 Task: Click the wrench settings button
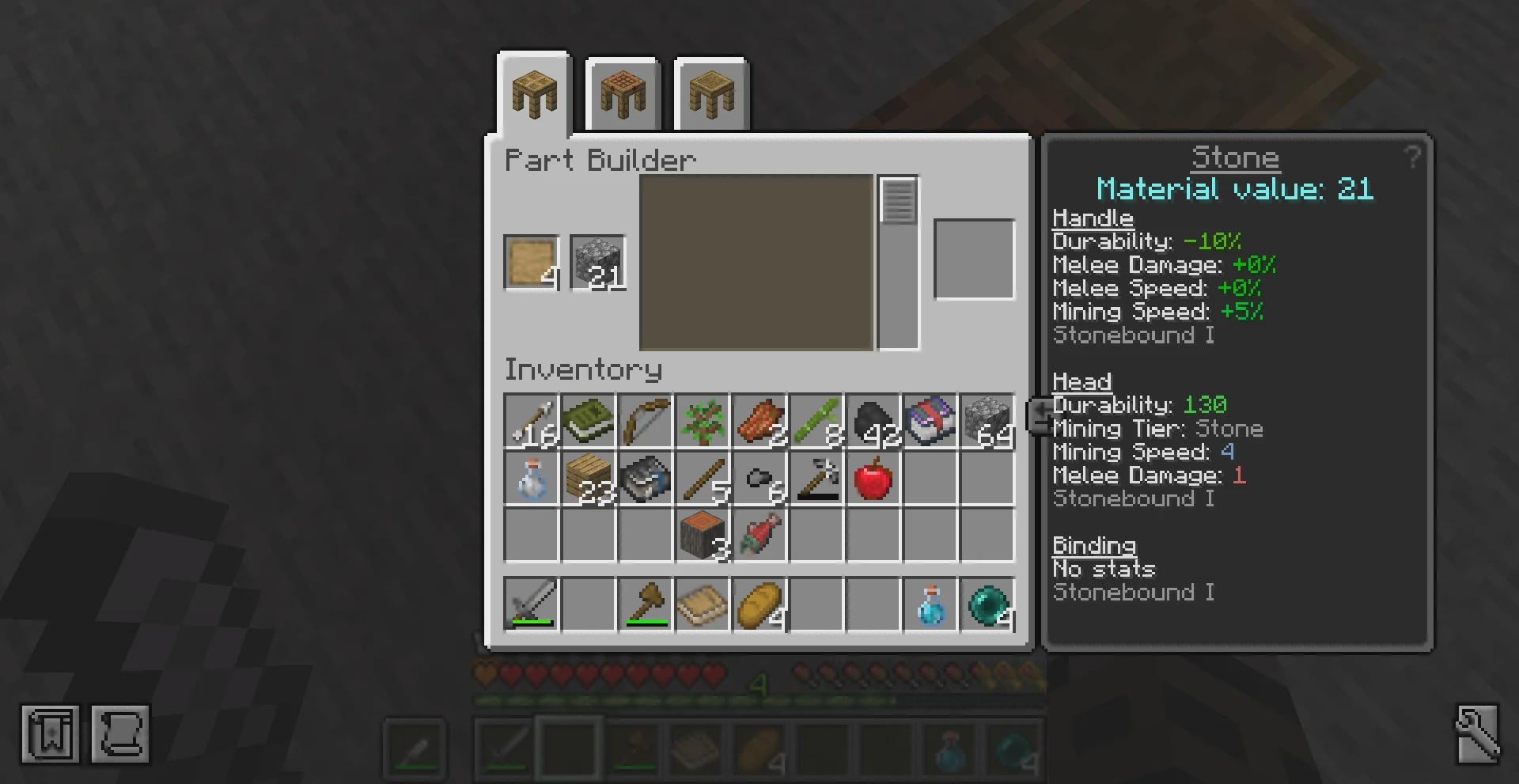pos(1476,734)
